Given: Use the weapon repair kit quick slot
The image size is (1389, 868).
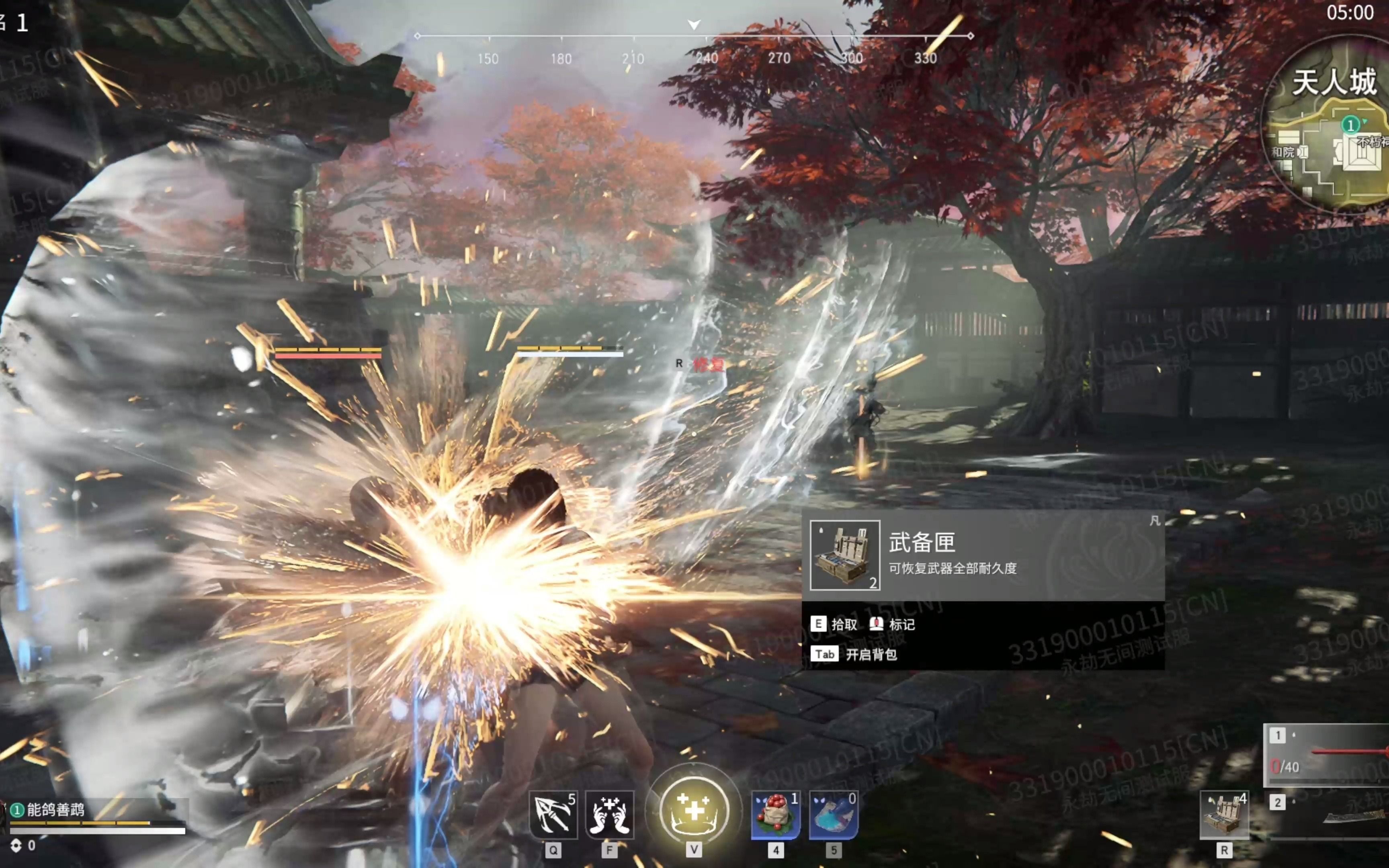Looking at the screenshot, I should click(x=1224, y=815).
